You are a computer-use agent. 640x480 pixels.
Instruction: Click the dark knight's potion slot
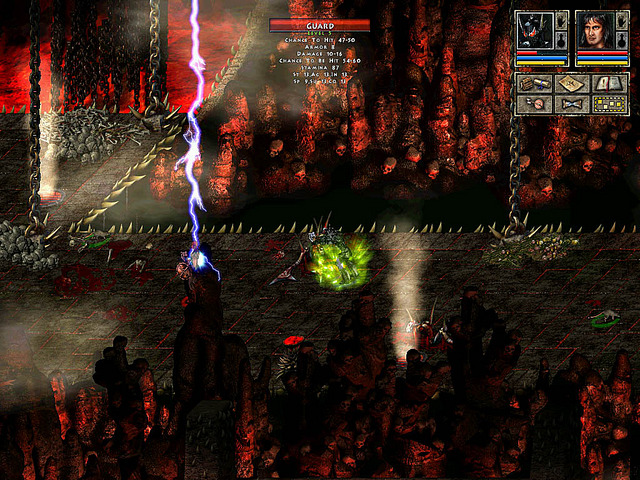(x=563, y=40)
